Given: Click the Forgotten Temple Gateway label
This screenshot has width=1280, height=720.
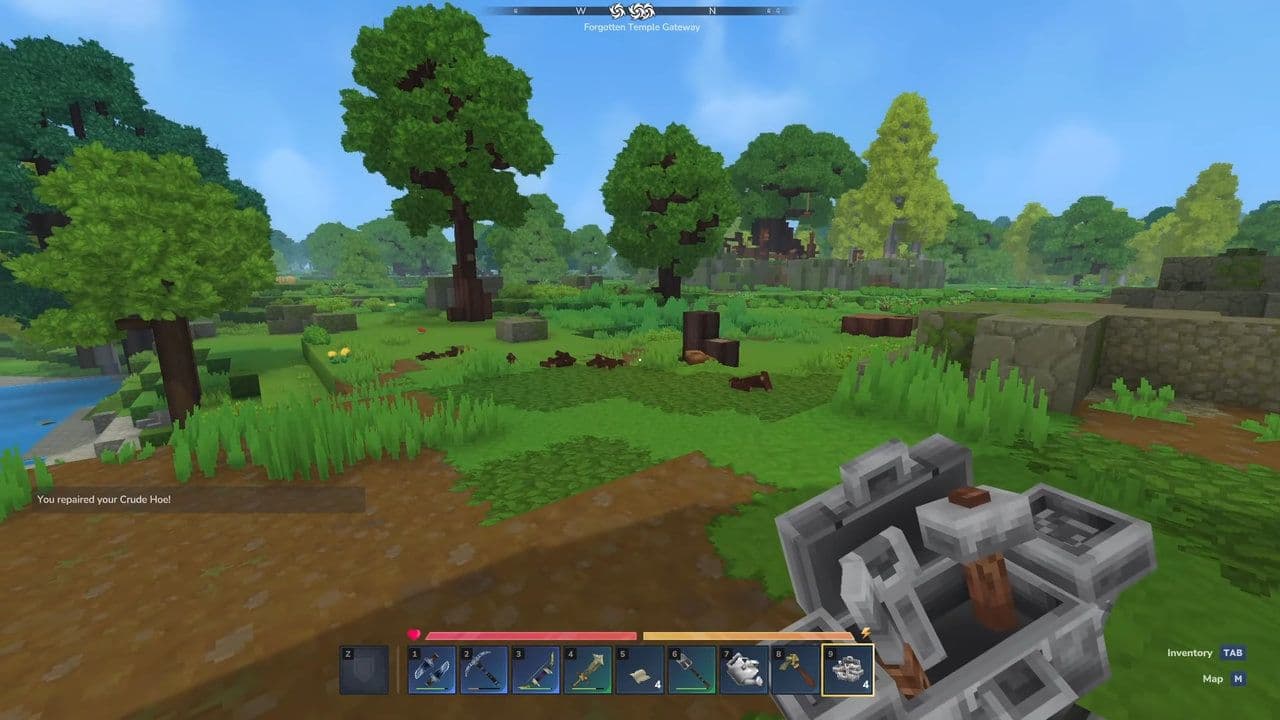Looking at the screenshot, I should point(640,27).
